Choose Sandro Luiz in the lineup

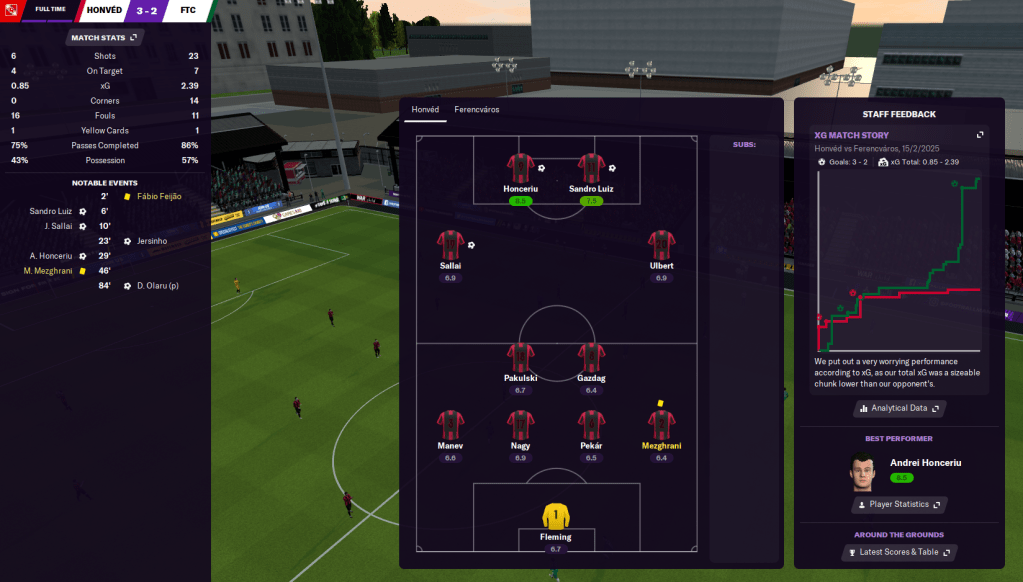591,168
